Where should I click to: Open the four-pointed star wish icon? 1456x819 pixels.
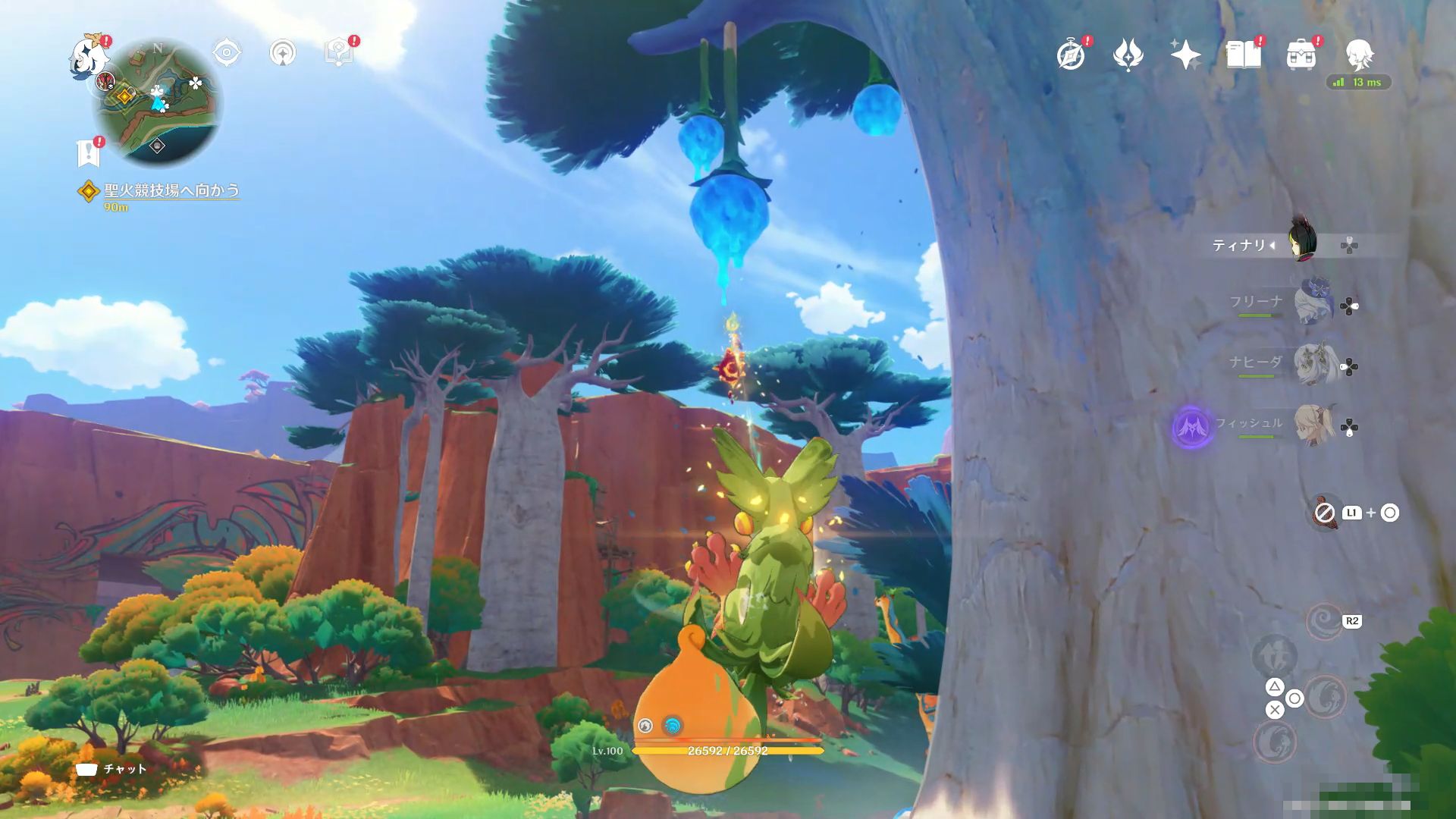tap(1185, 55)
